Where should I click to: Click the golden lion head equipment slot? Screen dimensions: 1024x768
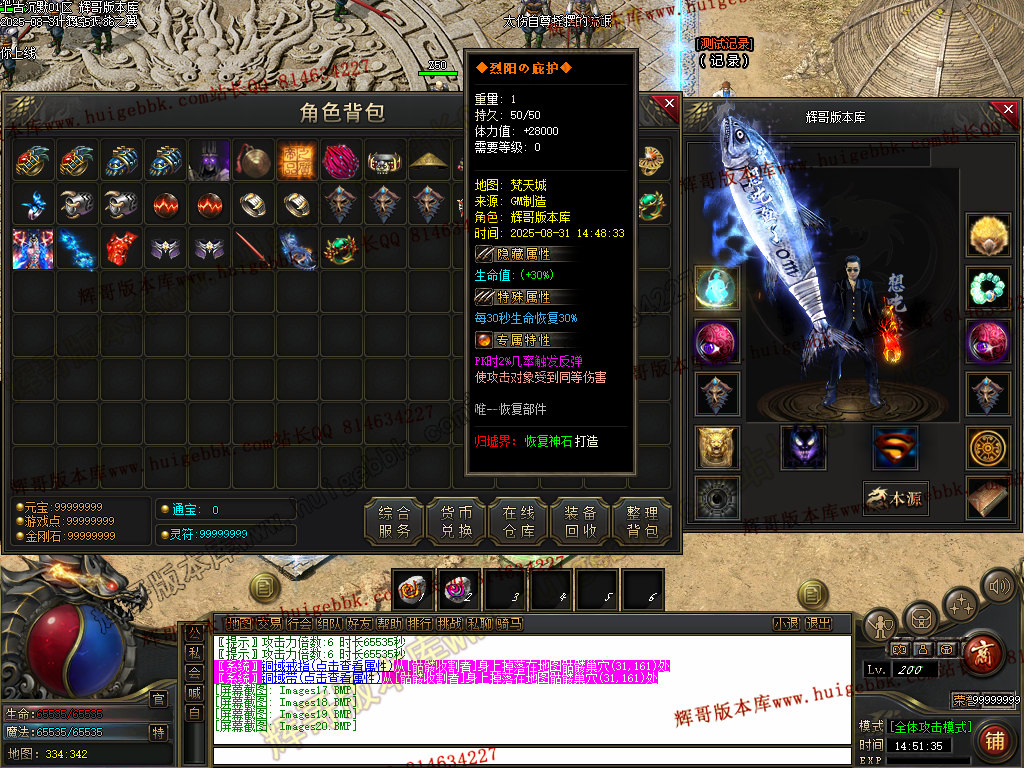click(x=717, y=446)
